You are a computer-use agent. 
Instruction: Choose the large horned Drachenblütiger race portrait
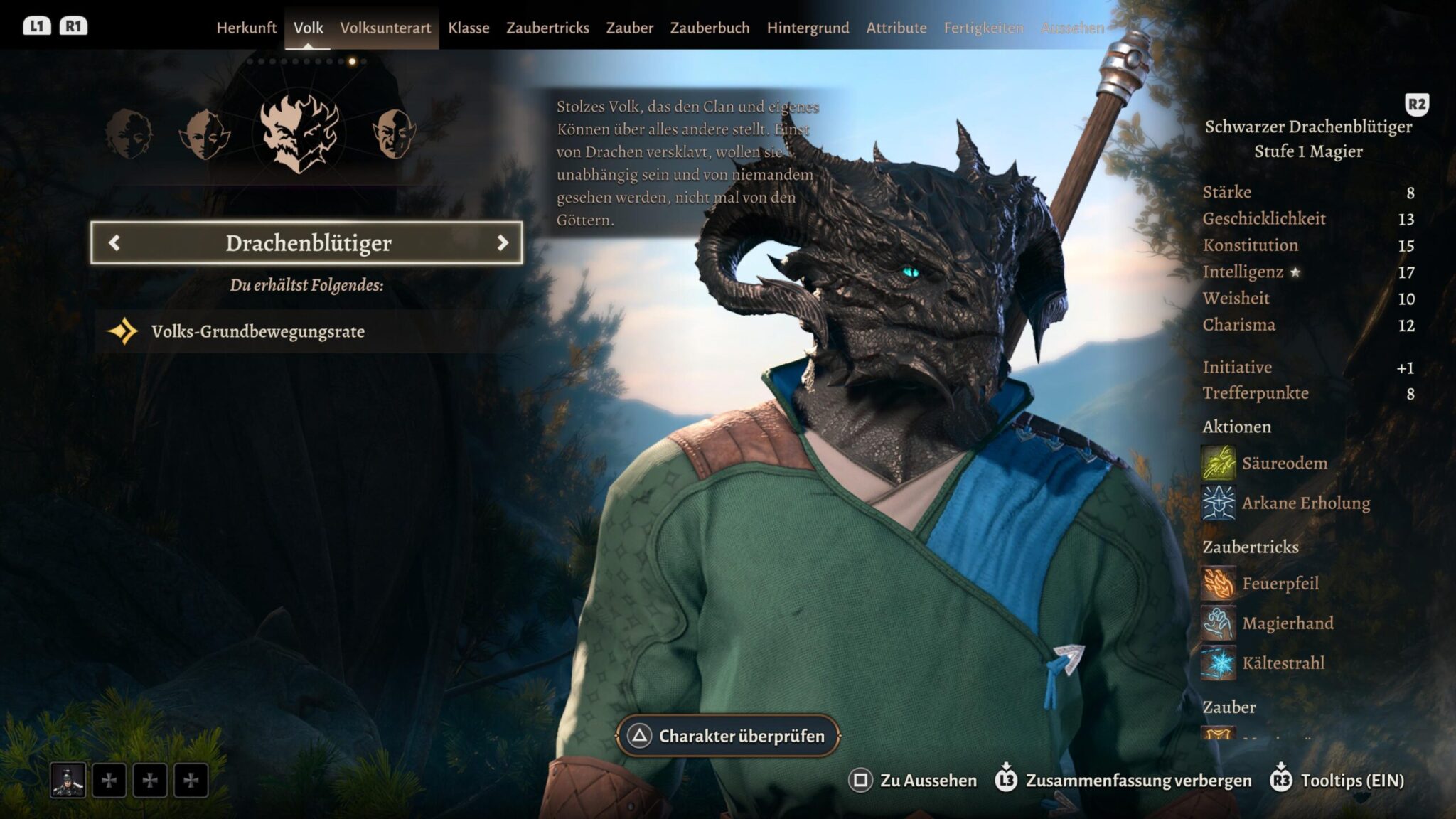pyautogui.click(x=299, y=134)
